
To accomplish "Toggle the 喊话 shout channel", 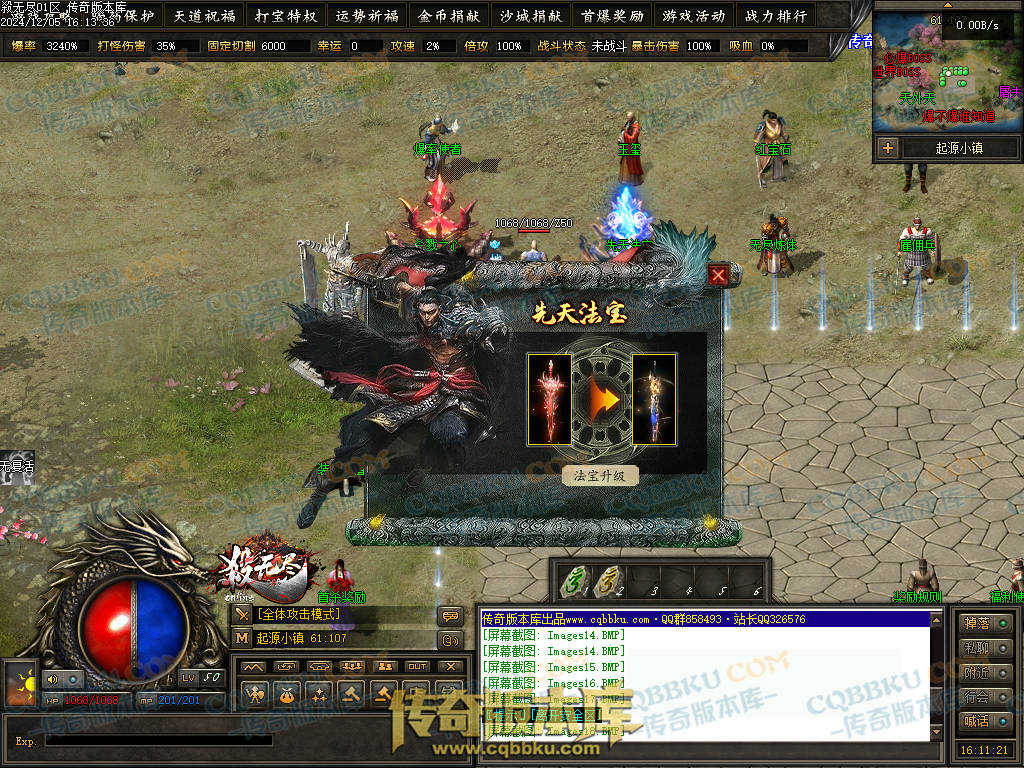I will (983, 721).
